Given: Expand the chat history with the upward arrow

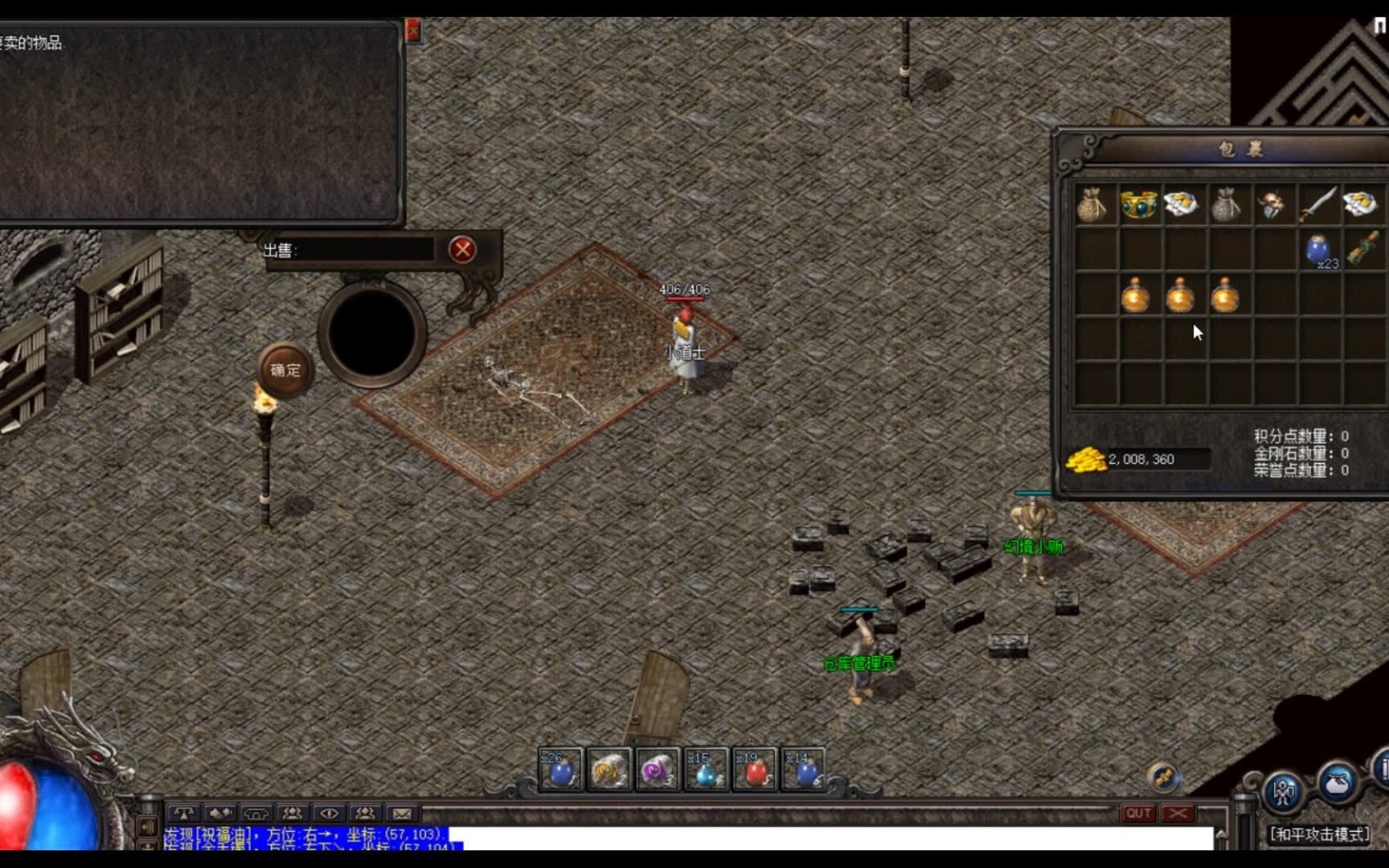Looking at the screenshot, I should [1221, 835].
